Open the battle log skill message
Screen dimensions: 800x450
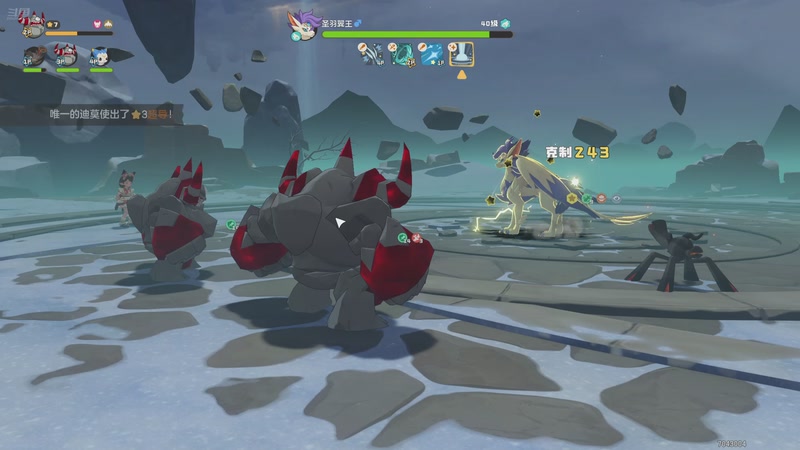tap(115, 115)
